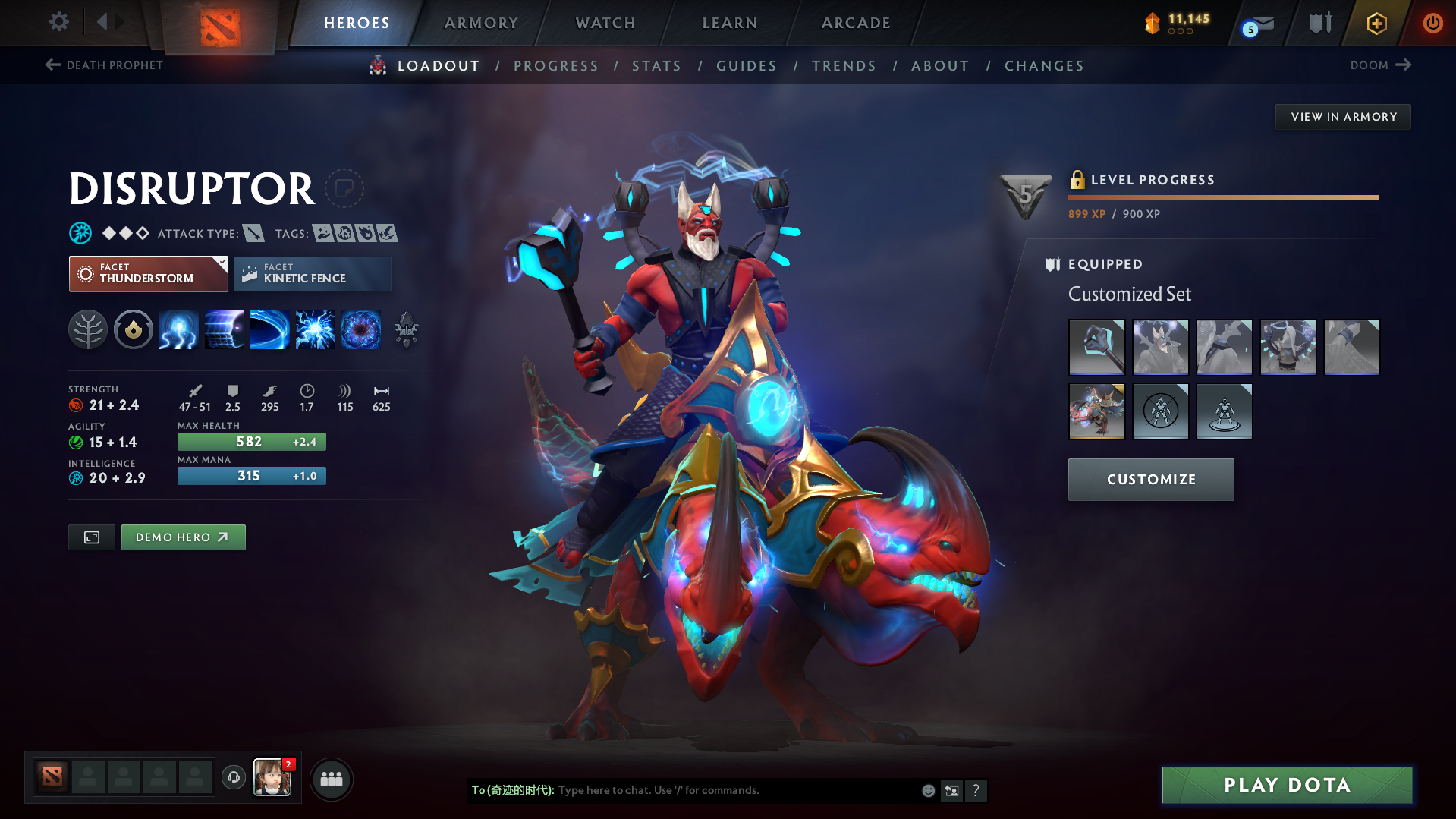
Task: Click the power button to exit Dota
Action: (1432, 23)
